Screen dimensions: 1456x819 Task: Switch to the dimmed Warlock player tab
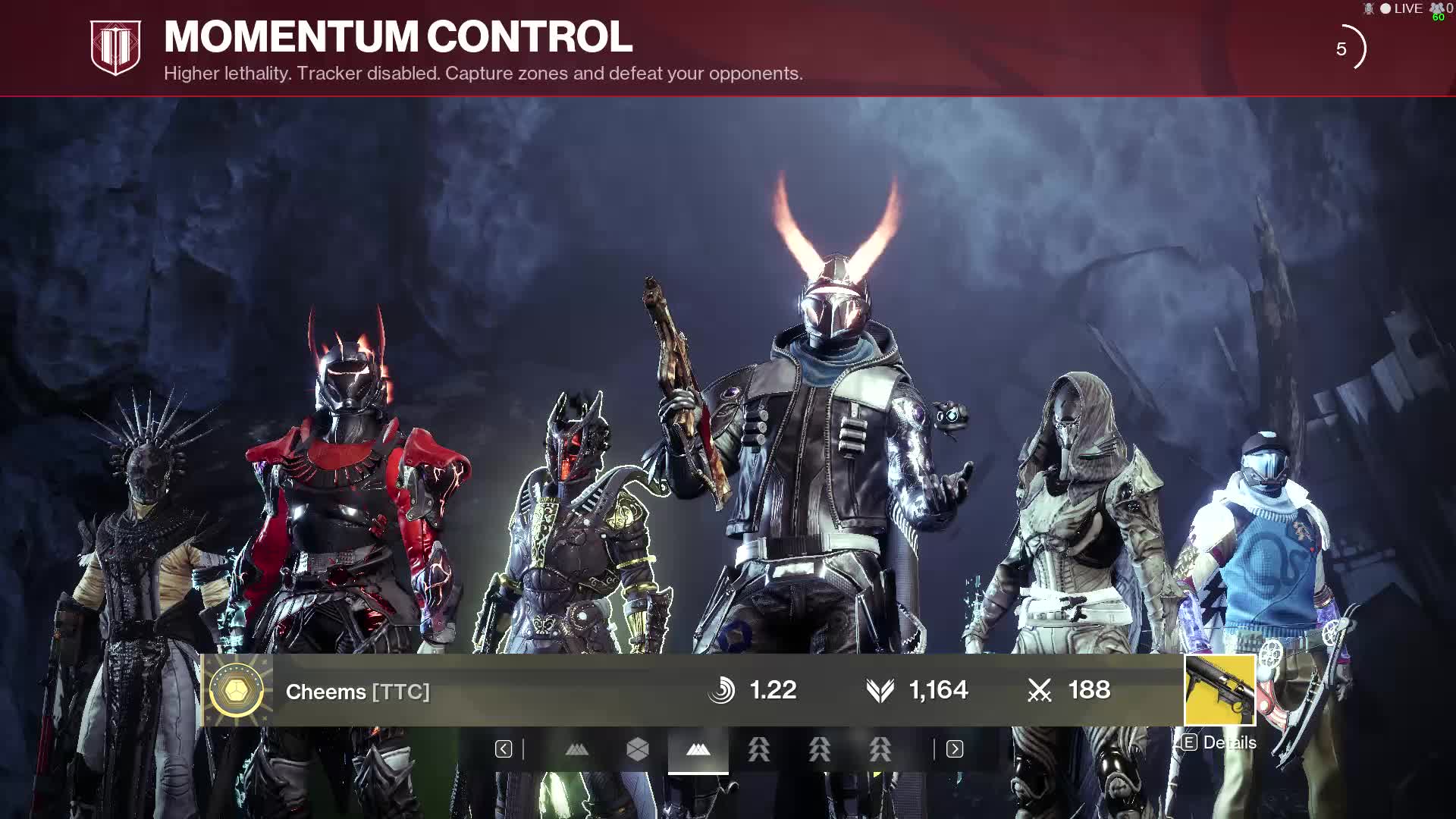point(577,750)
